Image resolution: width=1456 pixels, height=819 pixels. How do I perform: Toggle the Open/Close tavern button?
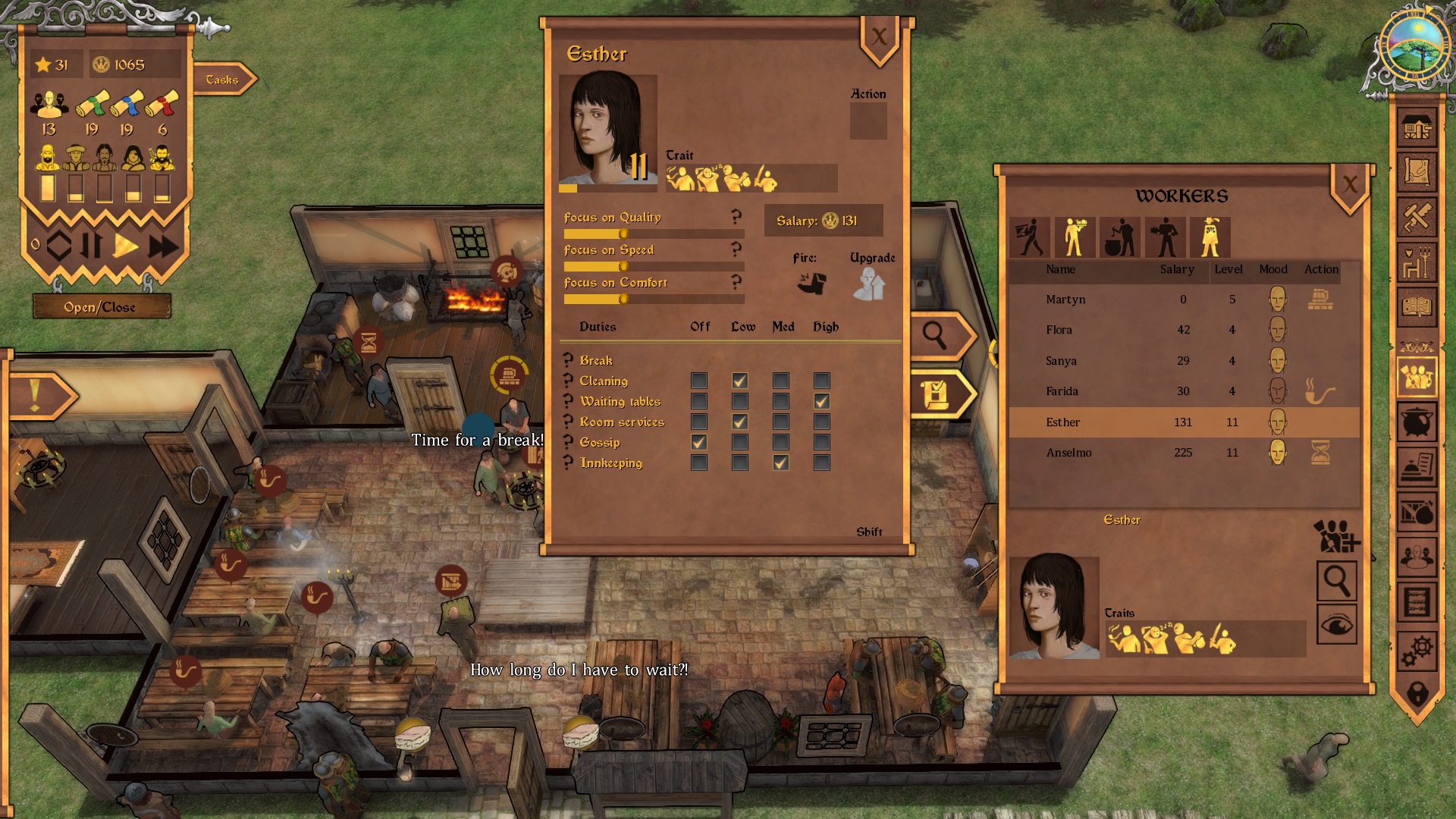pos(100,307)
